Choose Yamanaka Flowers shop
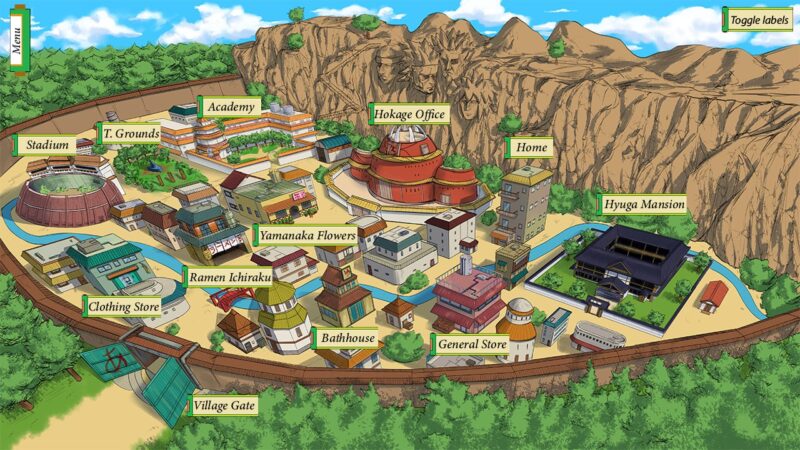This screenshot has height=450, width=800. (x=306, y=236)
